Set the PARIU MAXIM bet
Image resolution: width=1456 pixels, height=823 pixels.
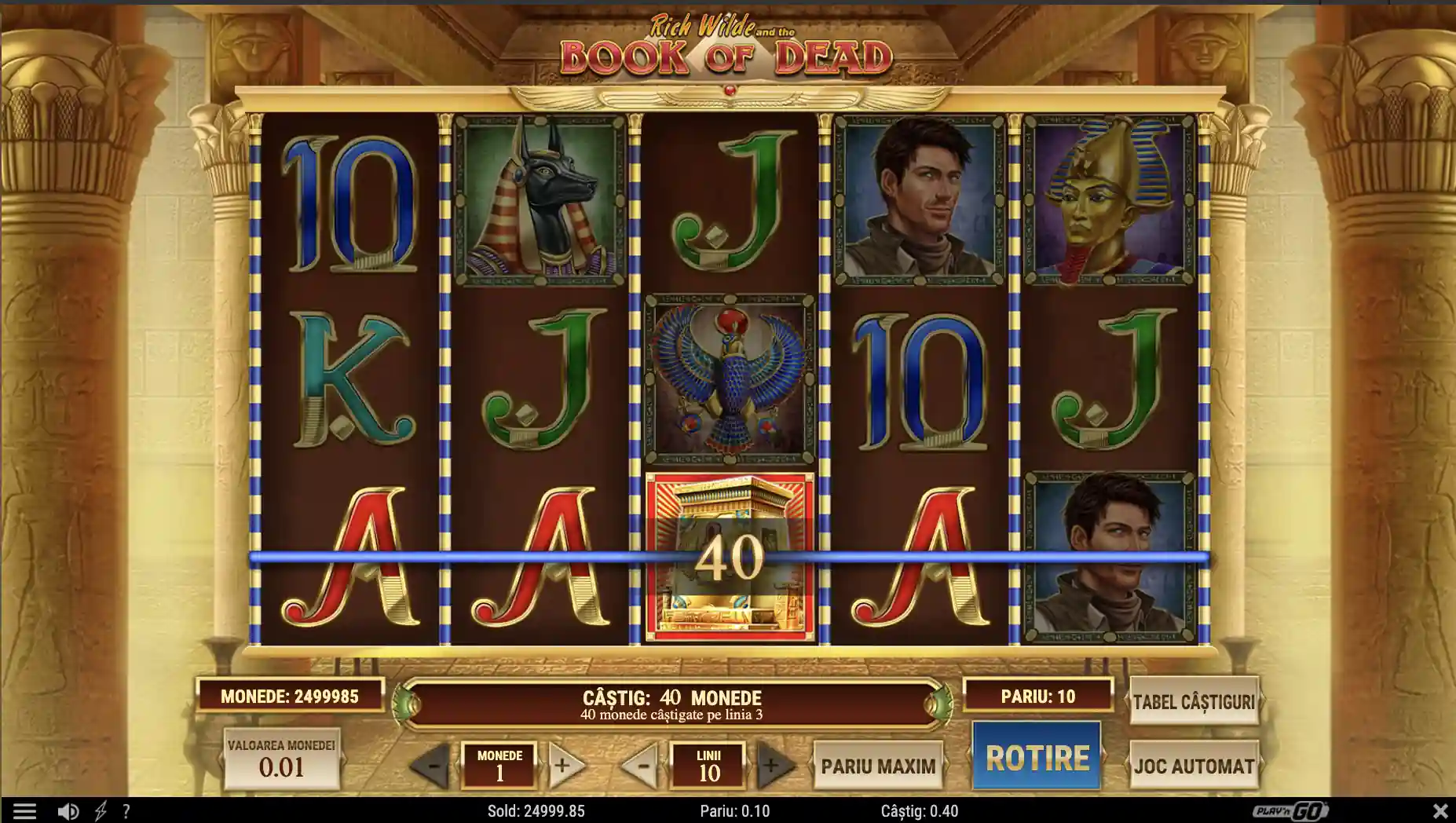point(878,766)
